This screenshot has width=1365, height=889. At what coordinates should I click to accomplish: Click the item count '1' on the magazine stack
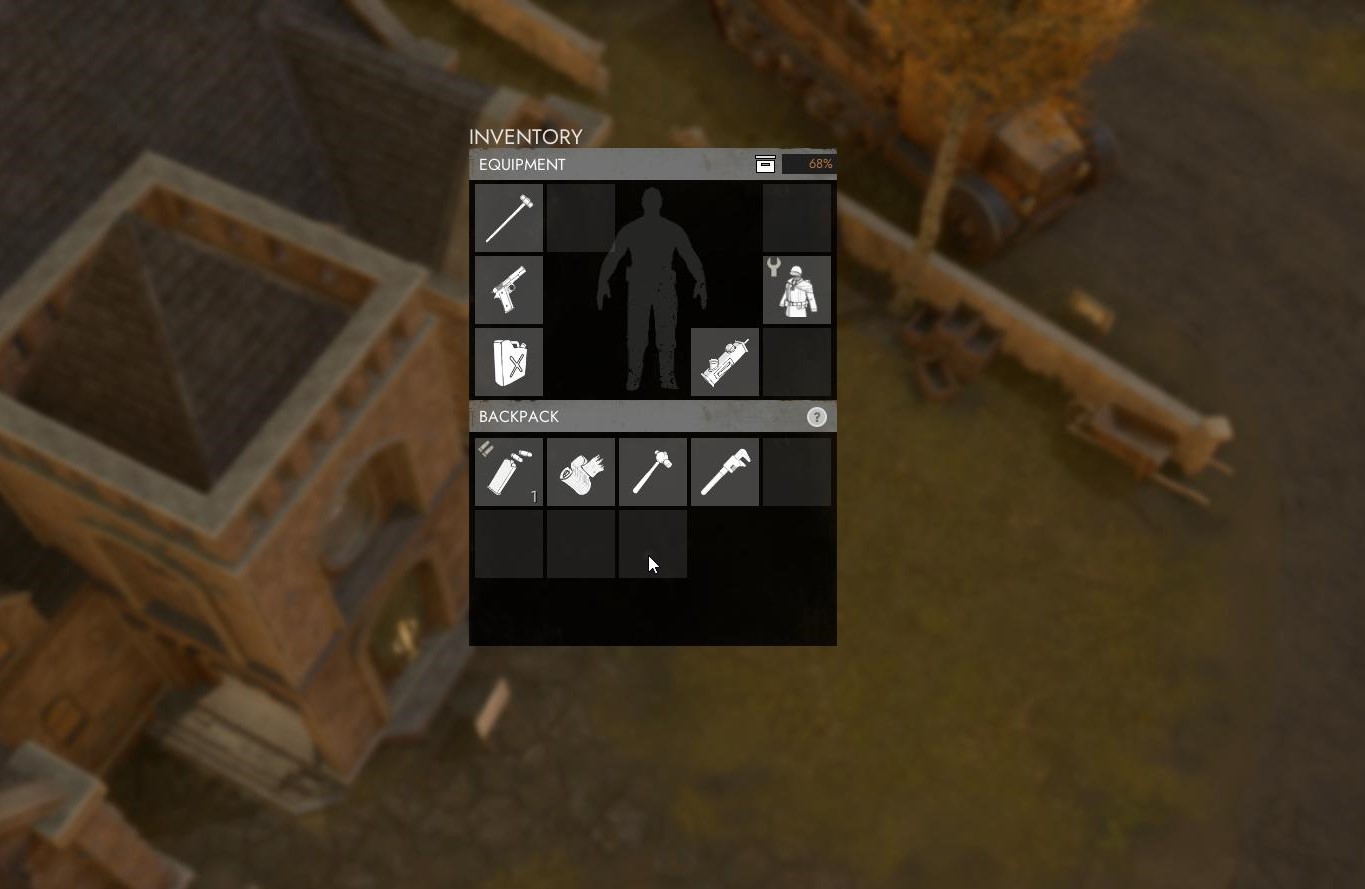(x=534, y=496)
